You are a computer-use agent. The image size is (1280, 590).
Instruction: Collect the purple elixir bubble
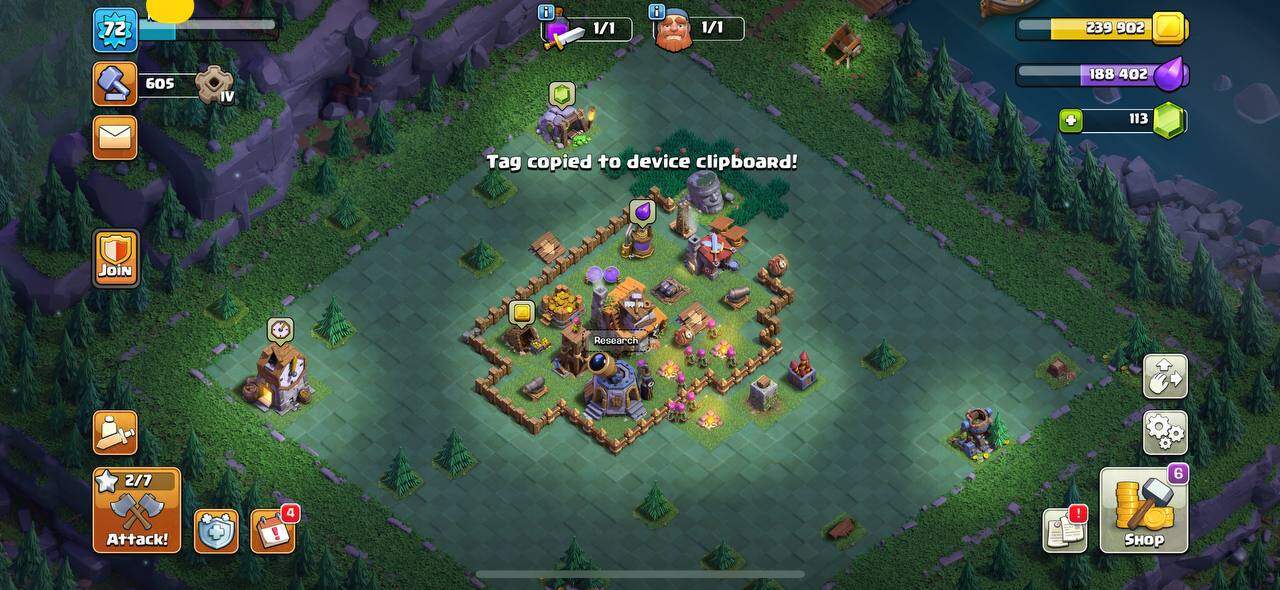pos(641,212)
